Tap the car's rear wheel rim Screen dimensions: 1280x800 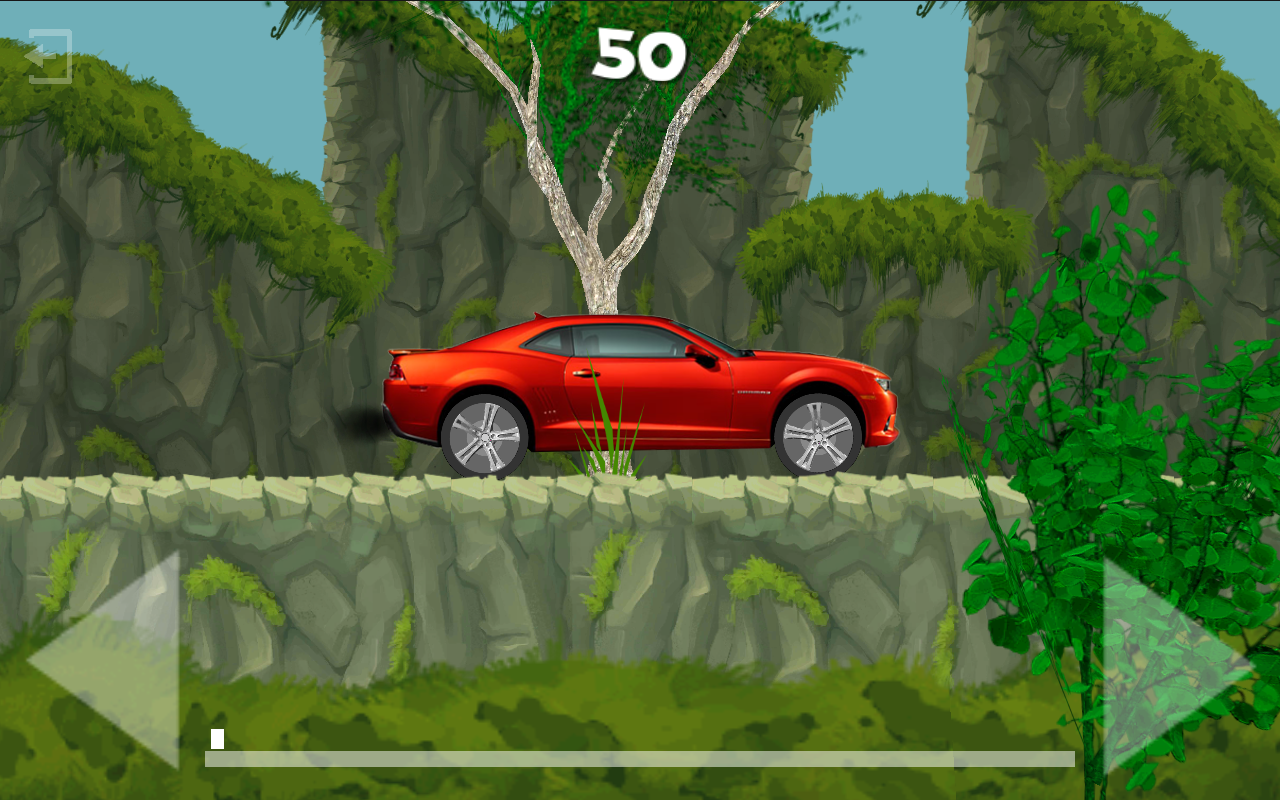[487, 437]
